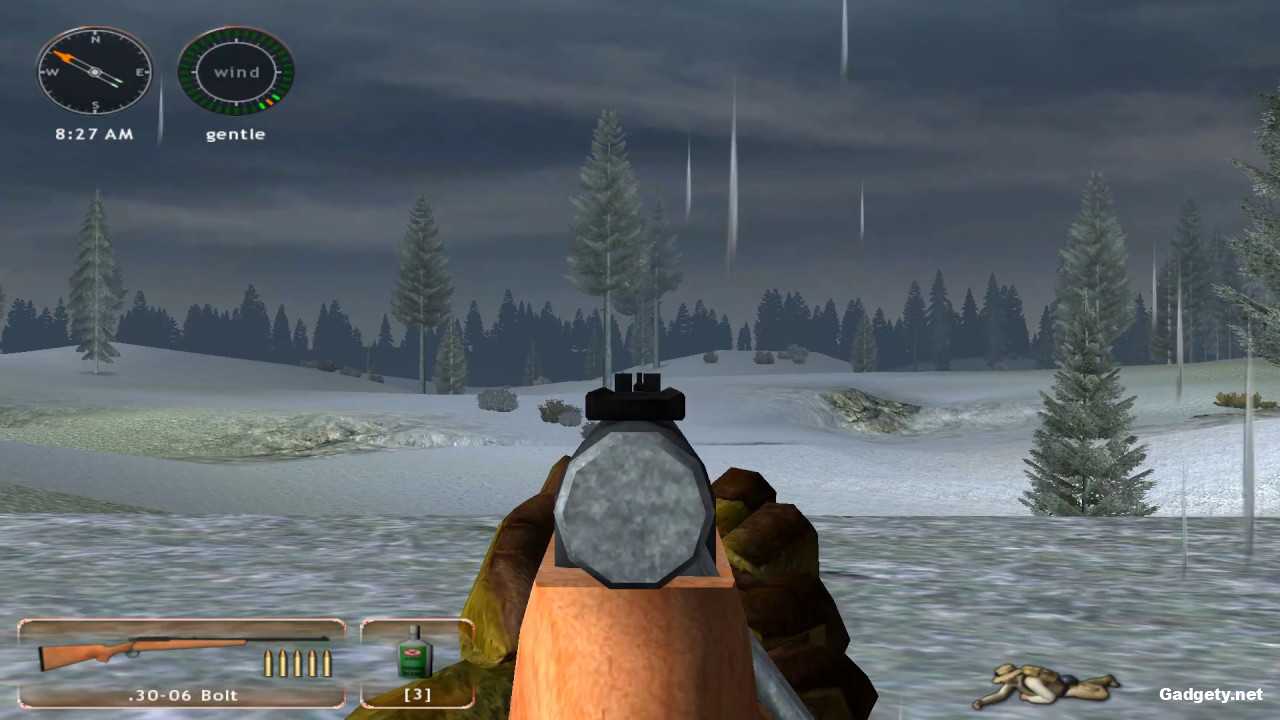
Task: Click the compass gauge showing heading
Action: click(93, 72)
